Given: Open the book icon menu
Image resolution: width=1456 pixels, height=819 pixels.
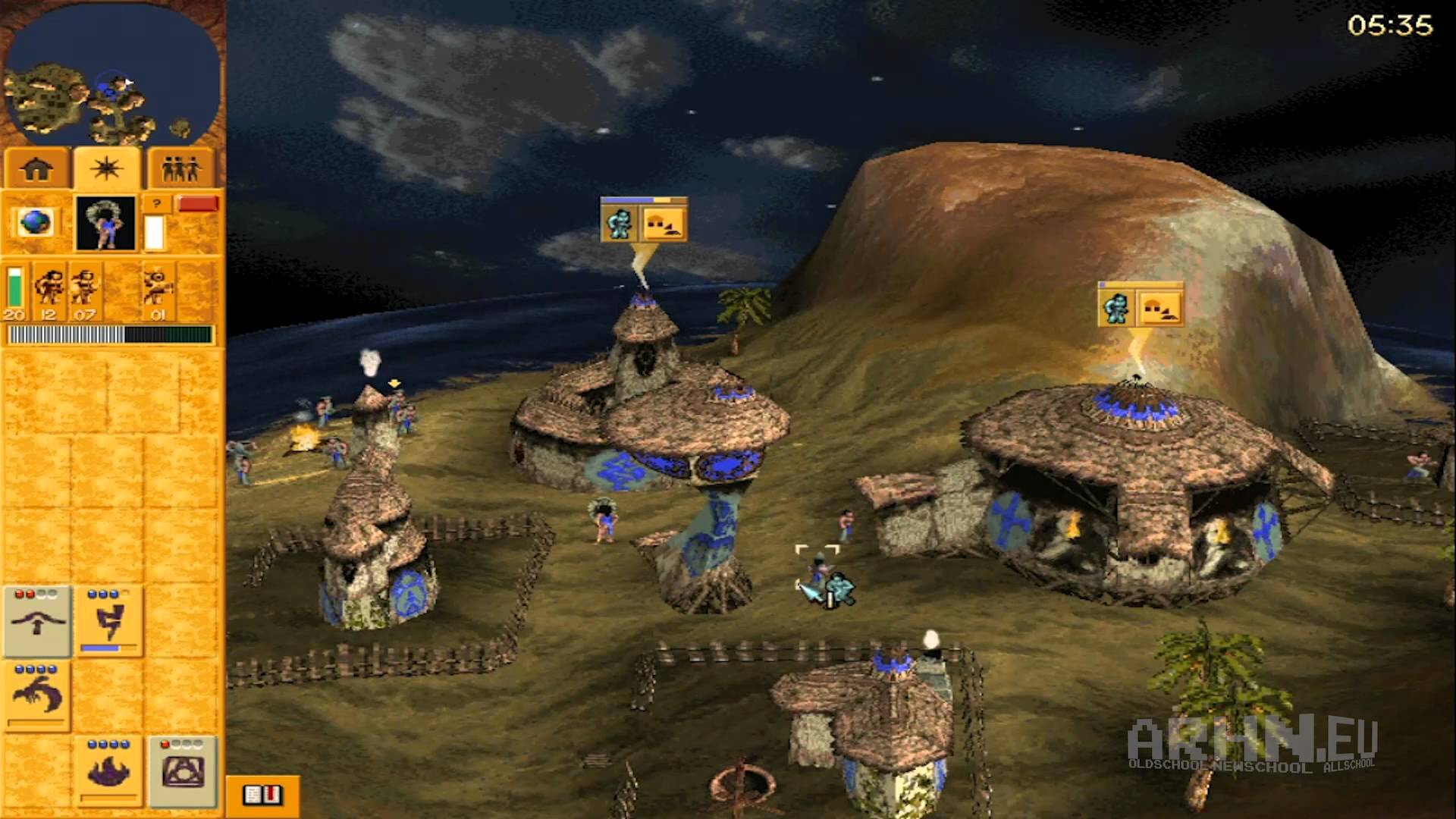Looking at the screenshot, I should pyautogui.click(x=262, y=795).
